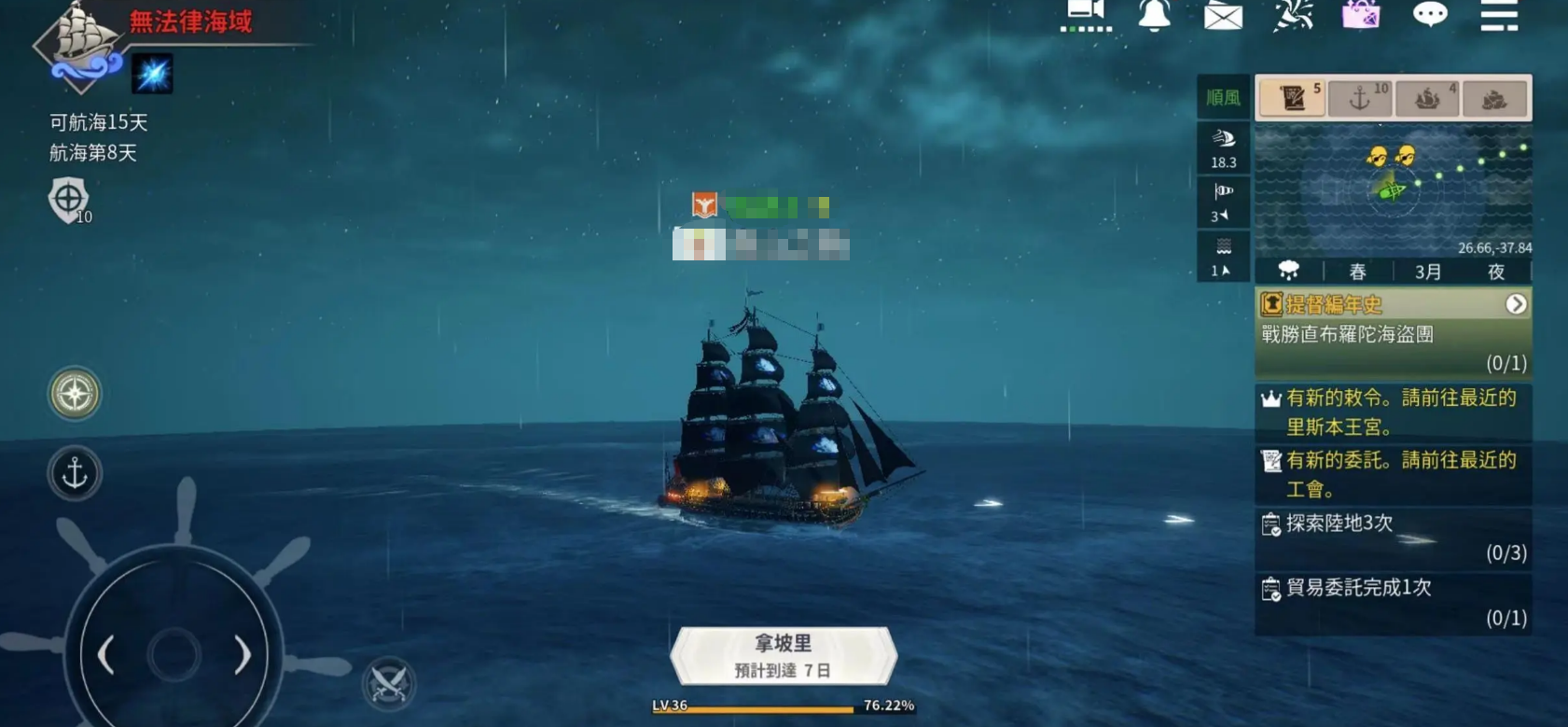Switch to the quest scroll tab showing 5
1568x727 pixels.
tap(1292, 96)
